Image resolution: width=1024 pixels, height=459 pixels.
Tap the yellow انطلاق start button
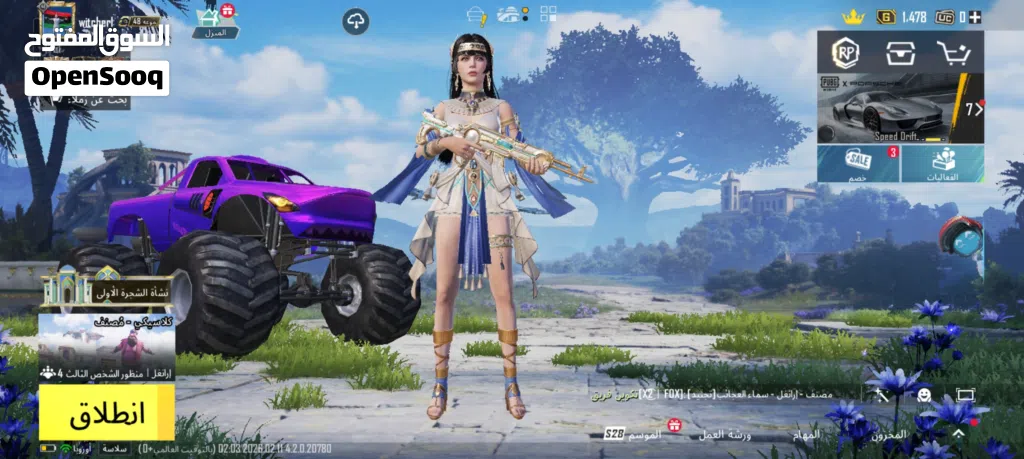coord(107,413)
